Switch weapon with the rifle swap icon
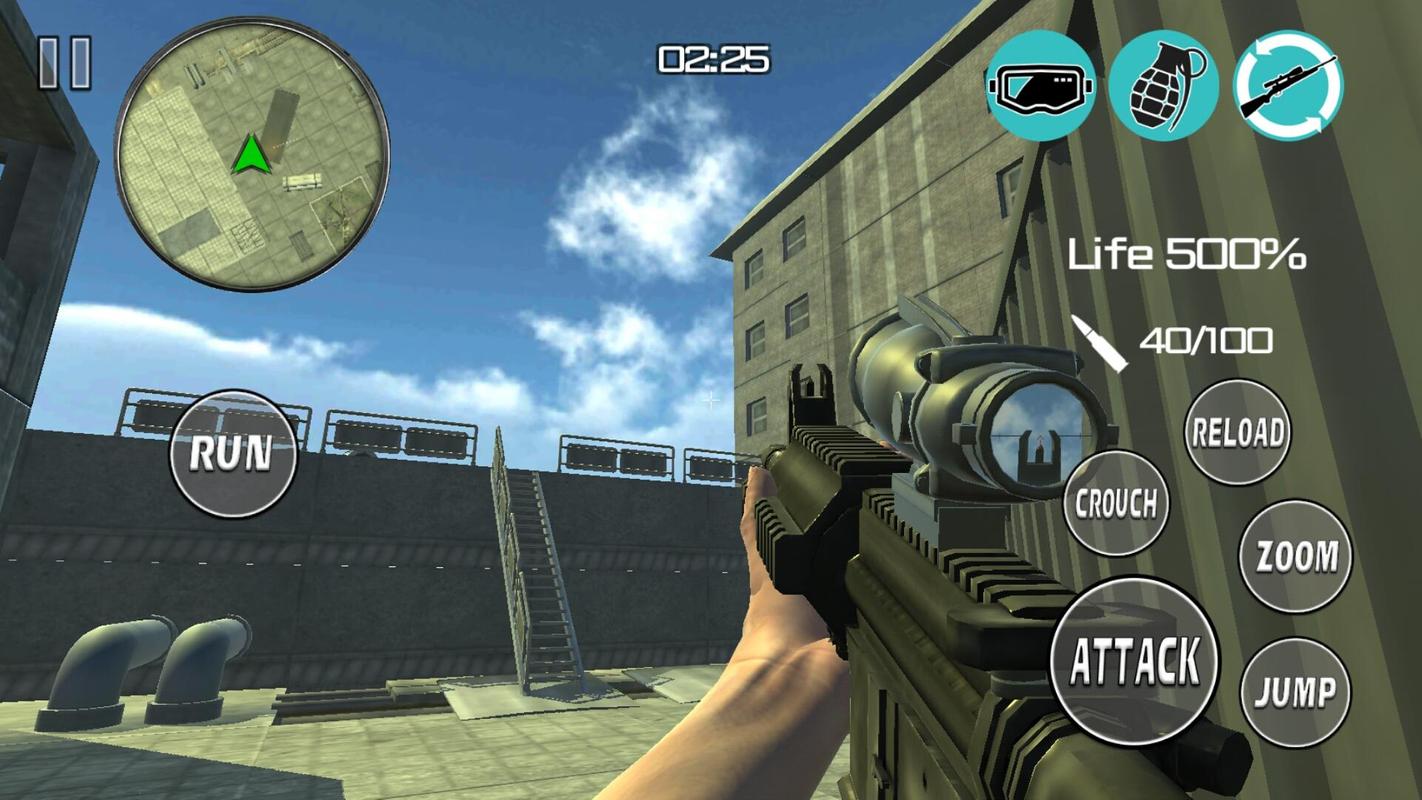The height and width of the screenshot is (800, 1422). (x=1288, y=86)
